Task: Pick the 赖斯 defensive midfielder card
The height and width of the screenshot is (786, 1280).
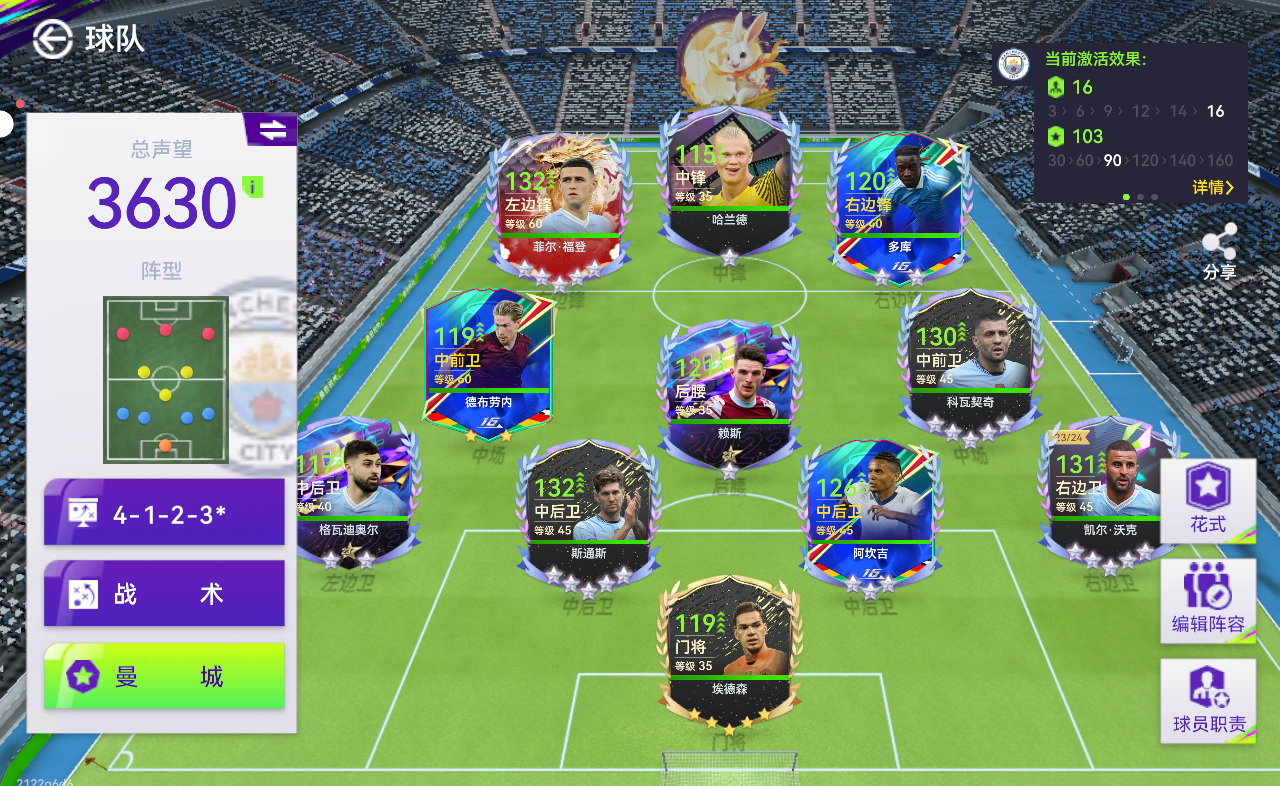Action: [x=729, y=392]
